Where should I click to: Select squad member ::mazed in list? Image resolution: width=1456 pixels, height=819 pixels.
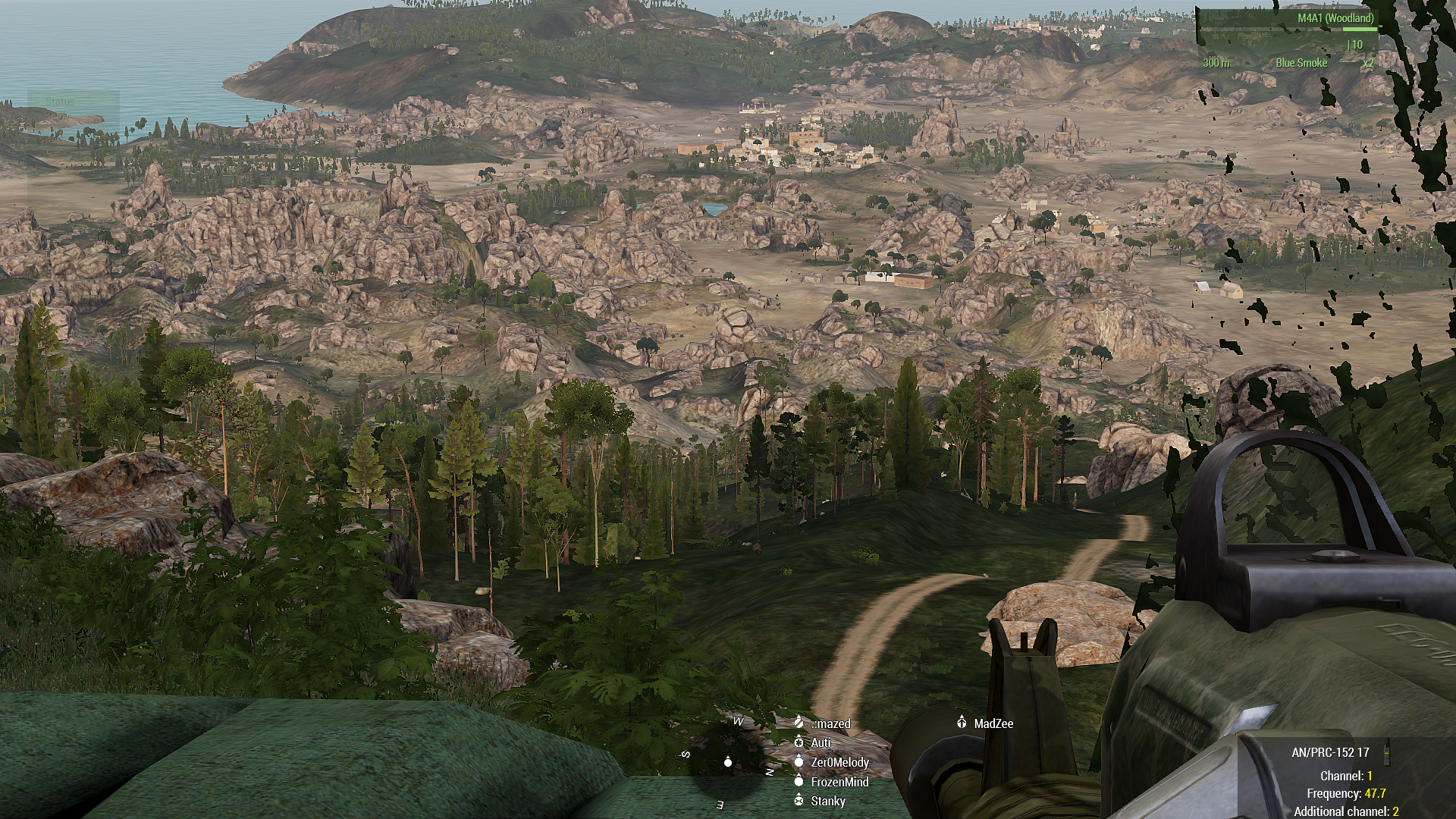(830, 723)
